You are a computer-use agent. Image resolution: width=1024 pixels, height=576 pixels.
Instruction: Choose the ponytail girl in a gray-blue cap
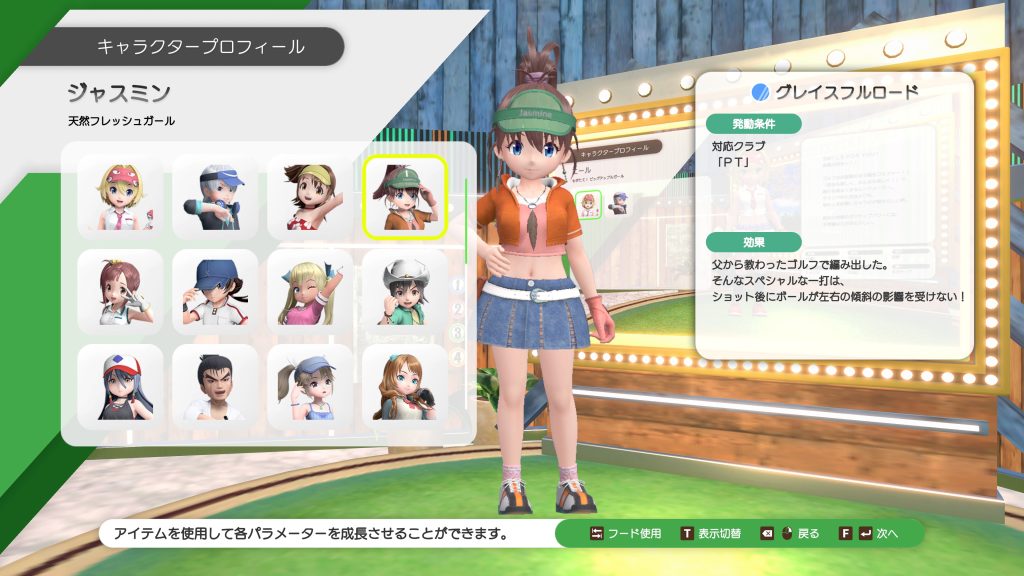point(310,386)
